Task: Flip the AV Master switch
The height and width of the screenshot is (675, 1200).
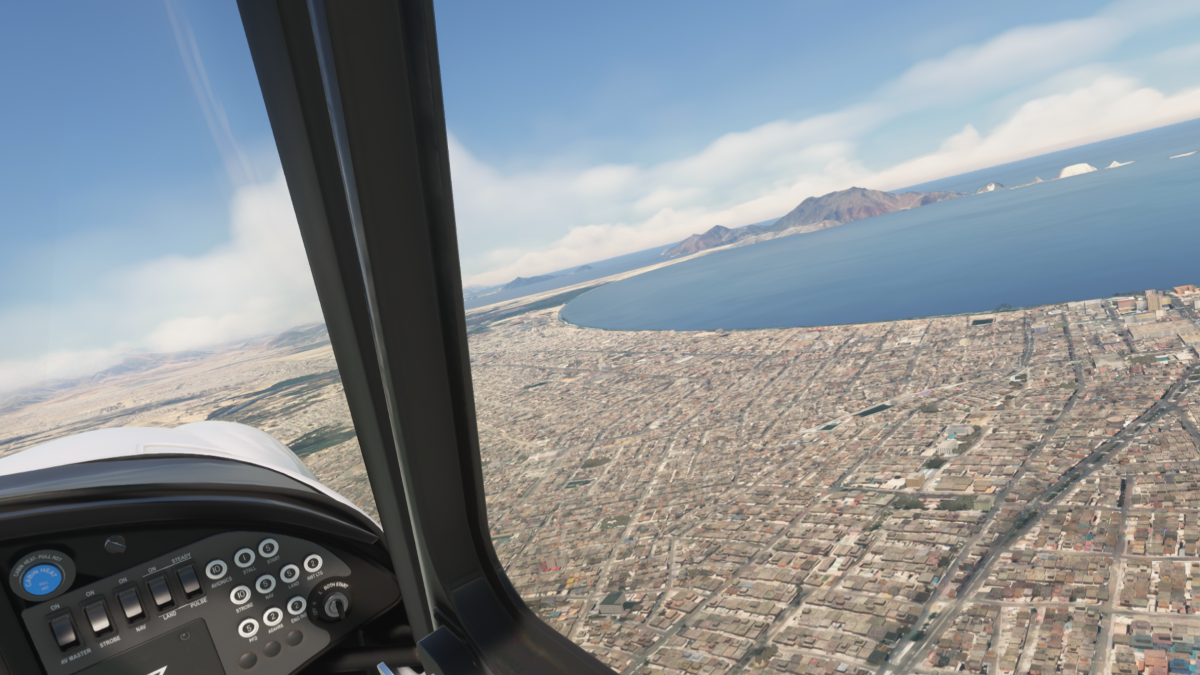Action: (x=63, y=630)
